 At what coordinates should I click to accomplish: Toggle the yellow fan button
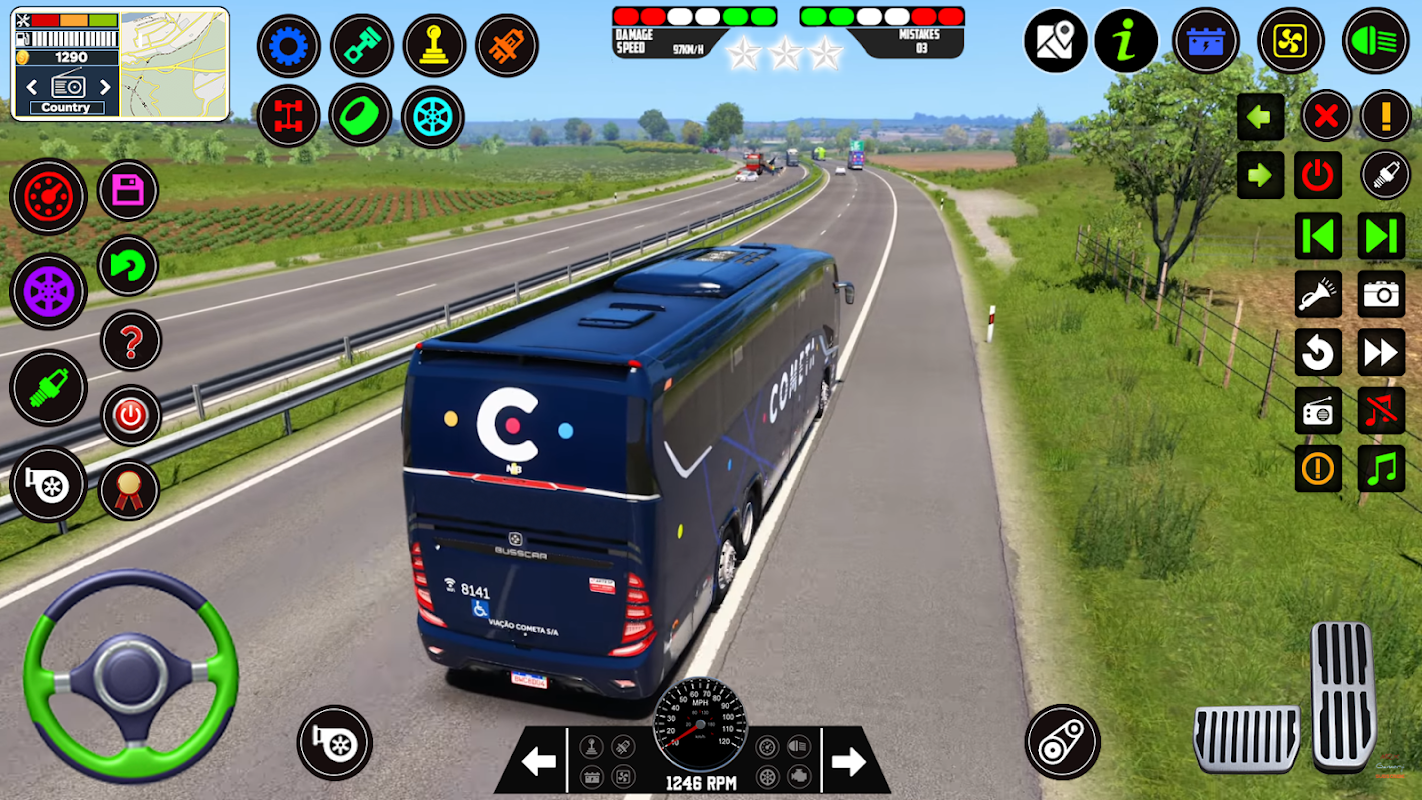coord(1290,41)
